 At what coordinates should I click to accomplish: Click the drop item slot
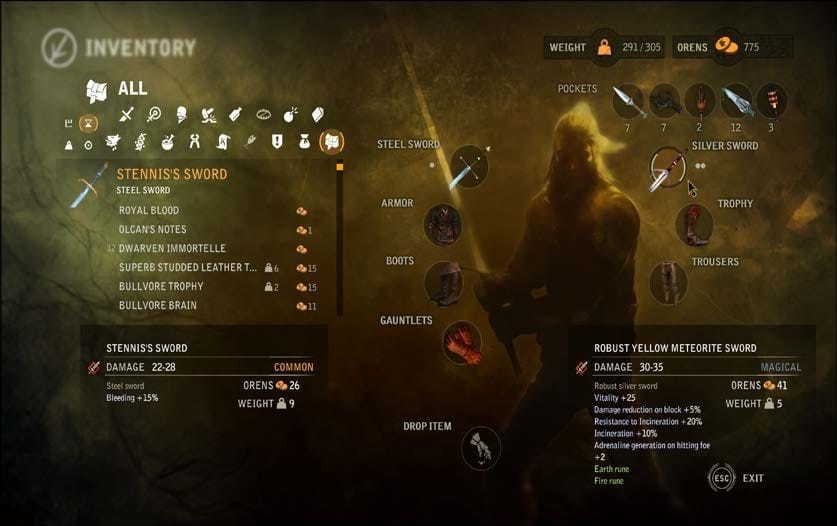481,449
